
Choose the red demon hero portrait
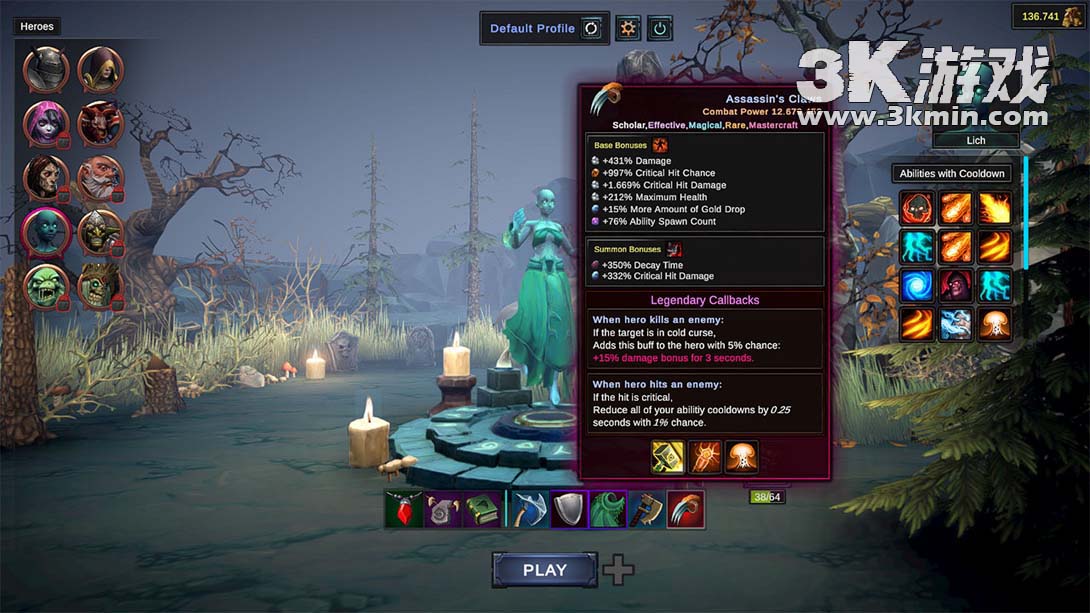pyautogui.click(x=100, y=124)
